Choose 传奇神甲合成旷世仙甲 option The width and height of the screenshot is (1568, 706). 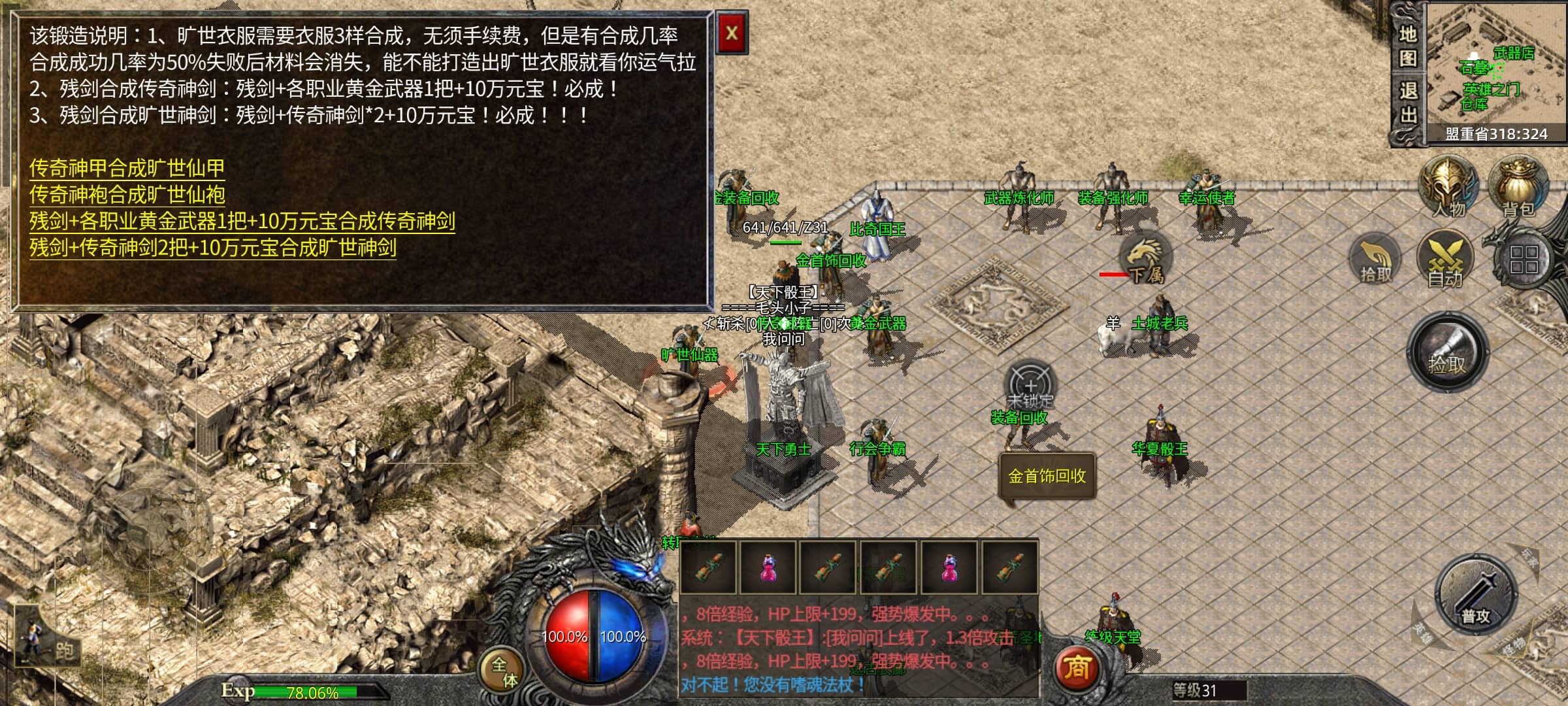(127, 168)
